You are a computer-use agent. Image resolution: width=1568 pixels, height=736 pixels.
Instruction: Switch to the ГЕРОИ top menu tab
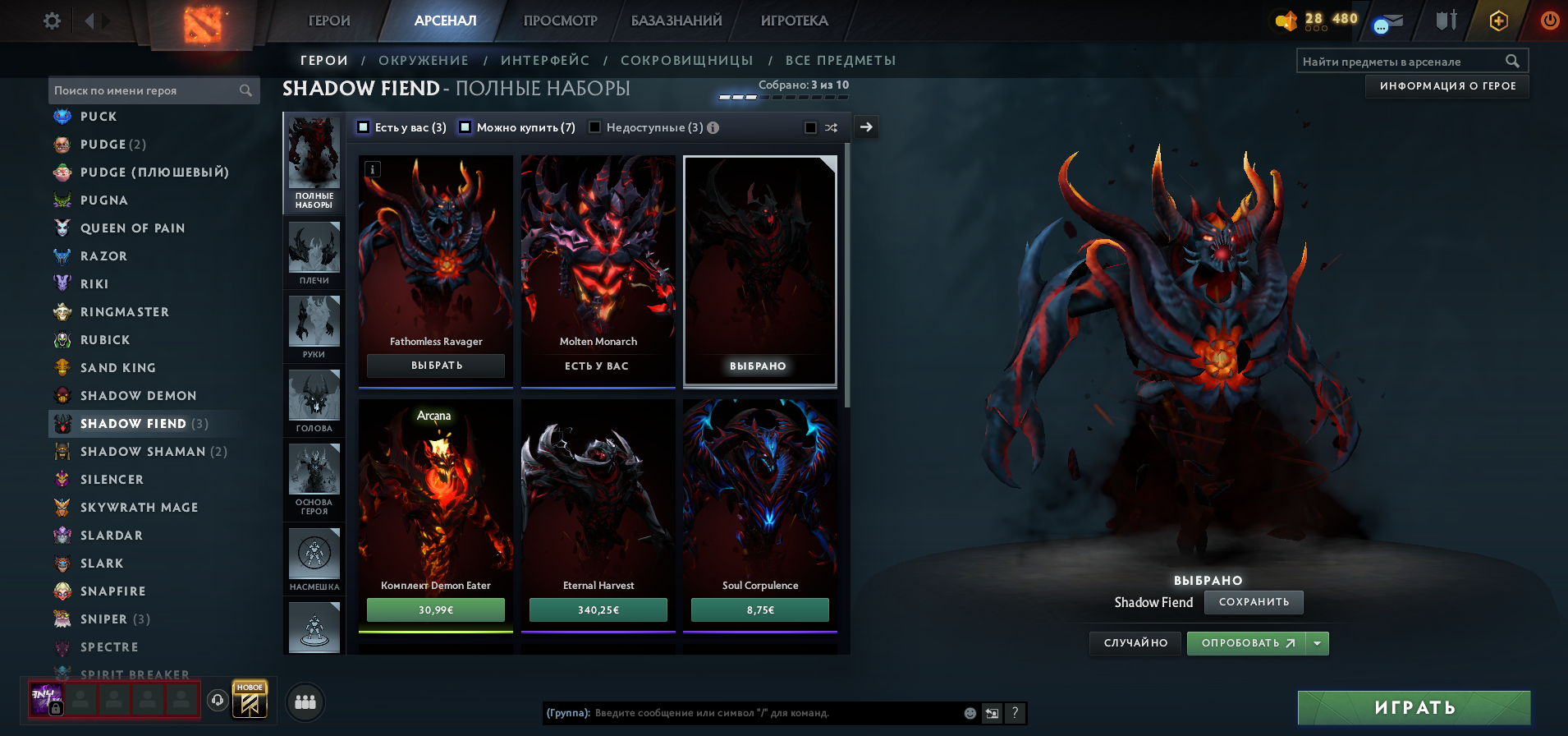(328, 21)
